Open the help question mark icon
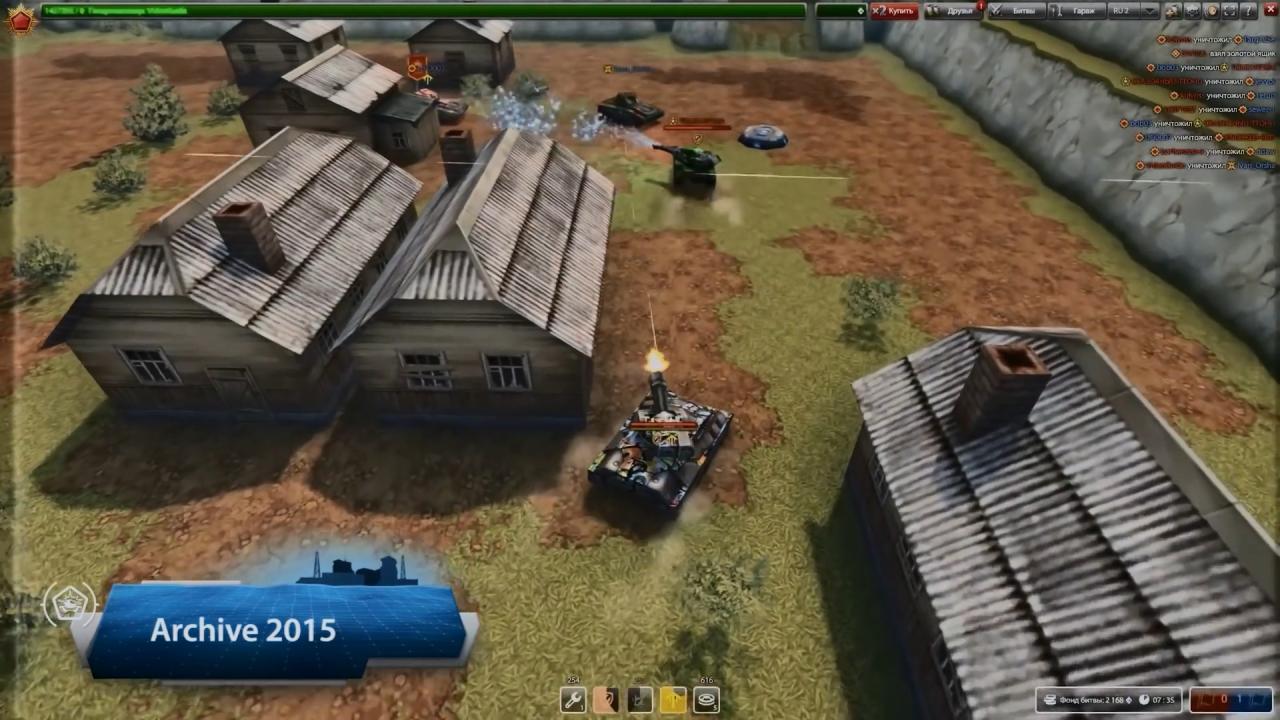The height and width of the screenshot is (720, 1280). [1249, 10]
